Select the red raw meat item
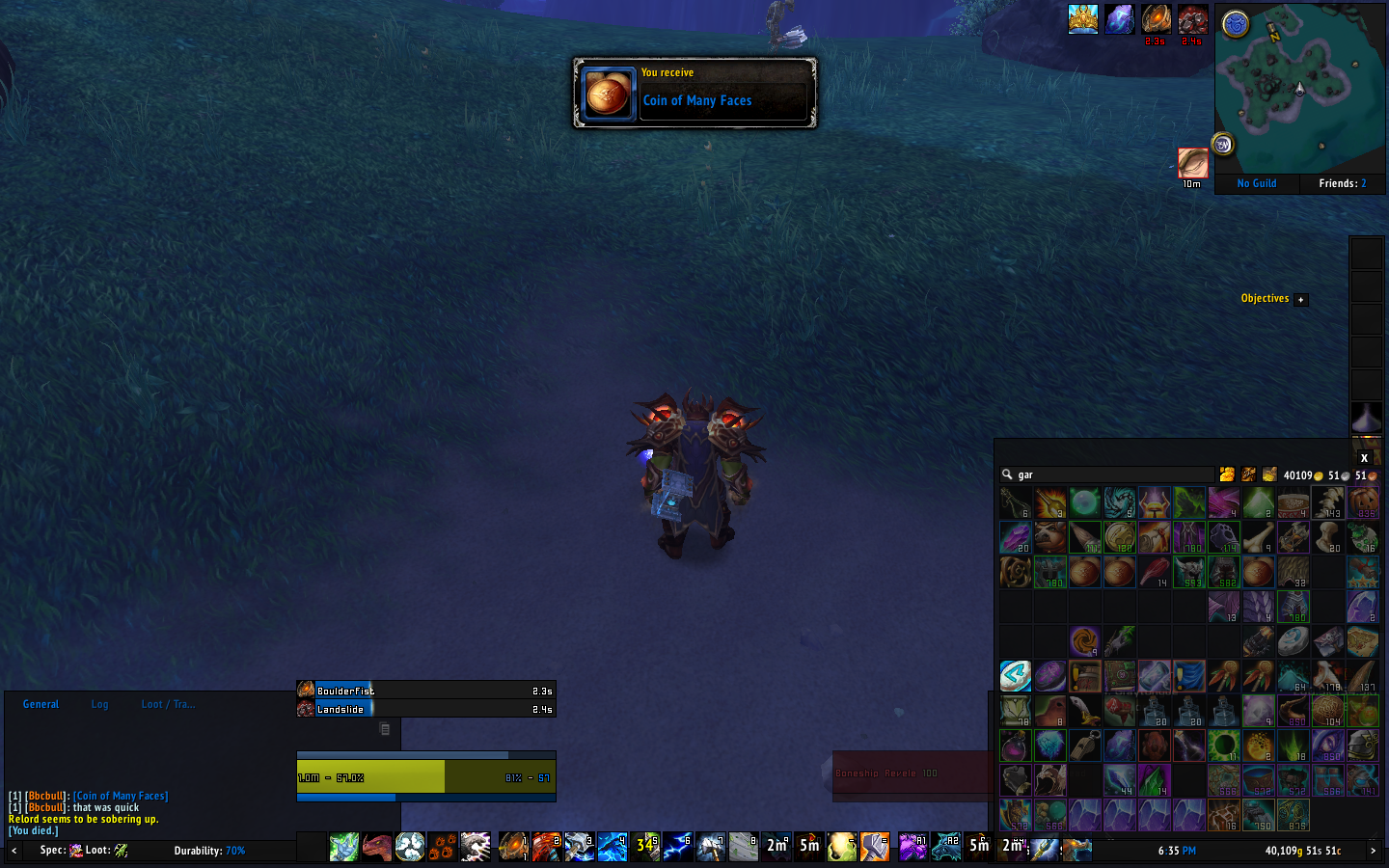 coord(1155,572)
